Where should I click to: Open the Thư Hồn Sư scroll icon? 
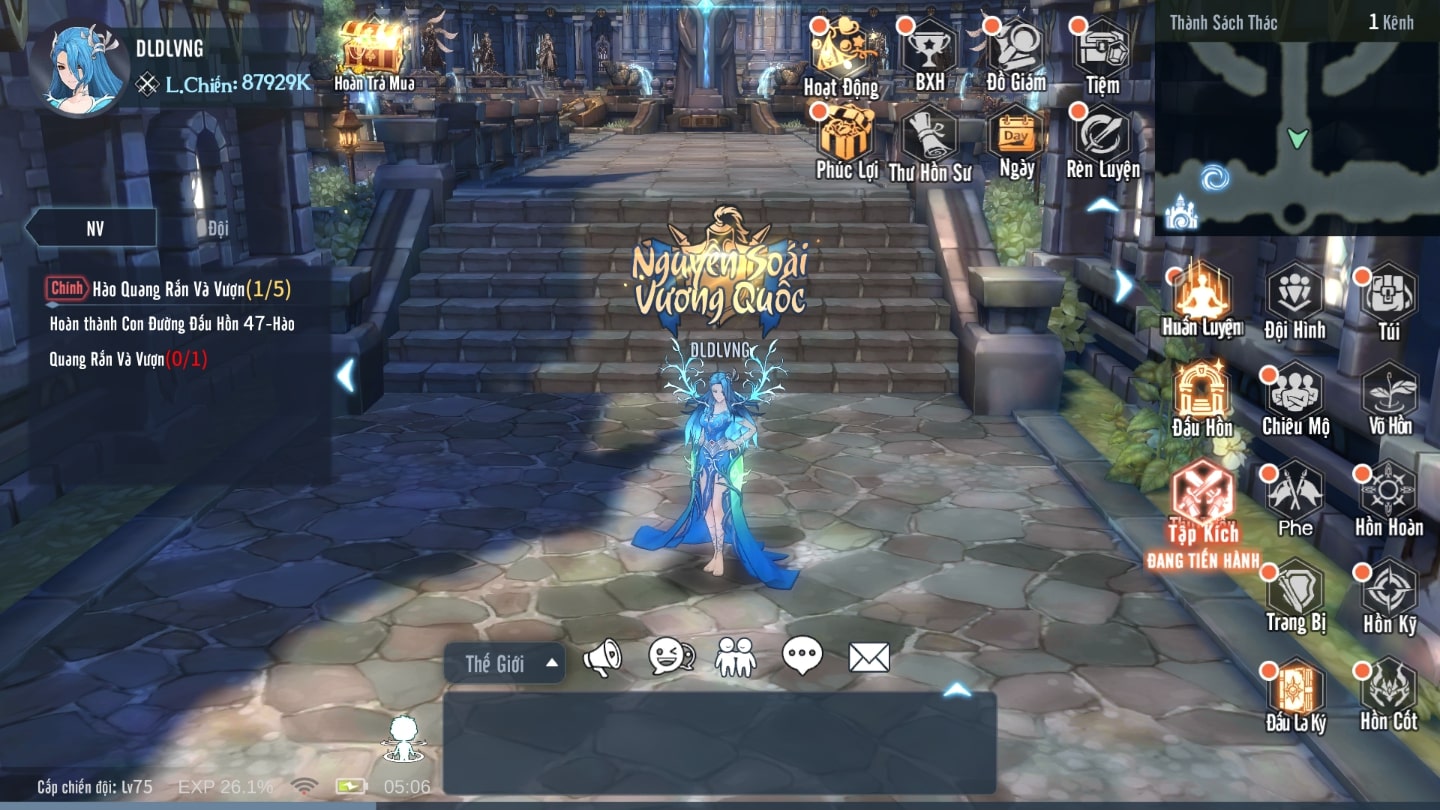pos(930,138)
